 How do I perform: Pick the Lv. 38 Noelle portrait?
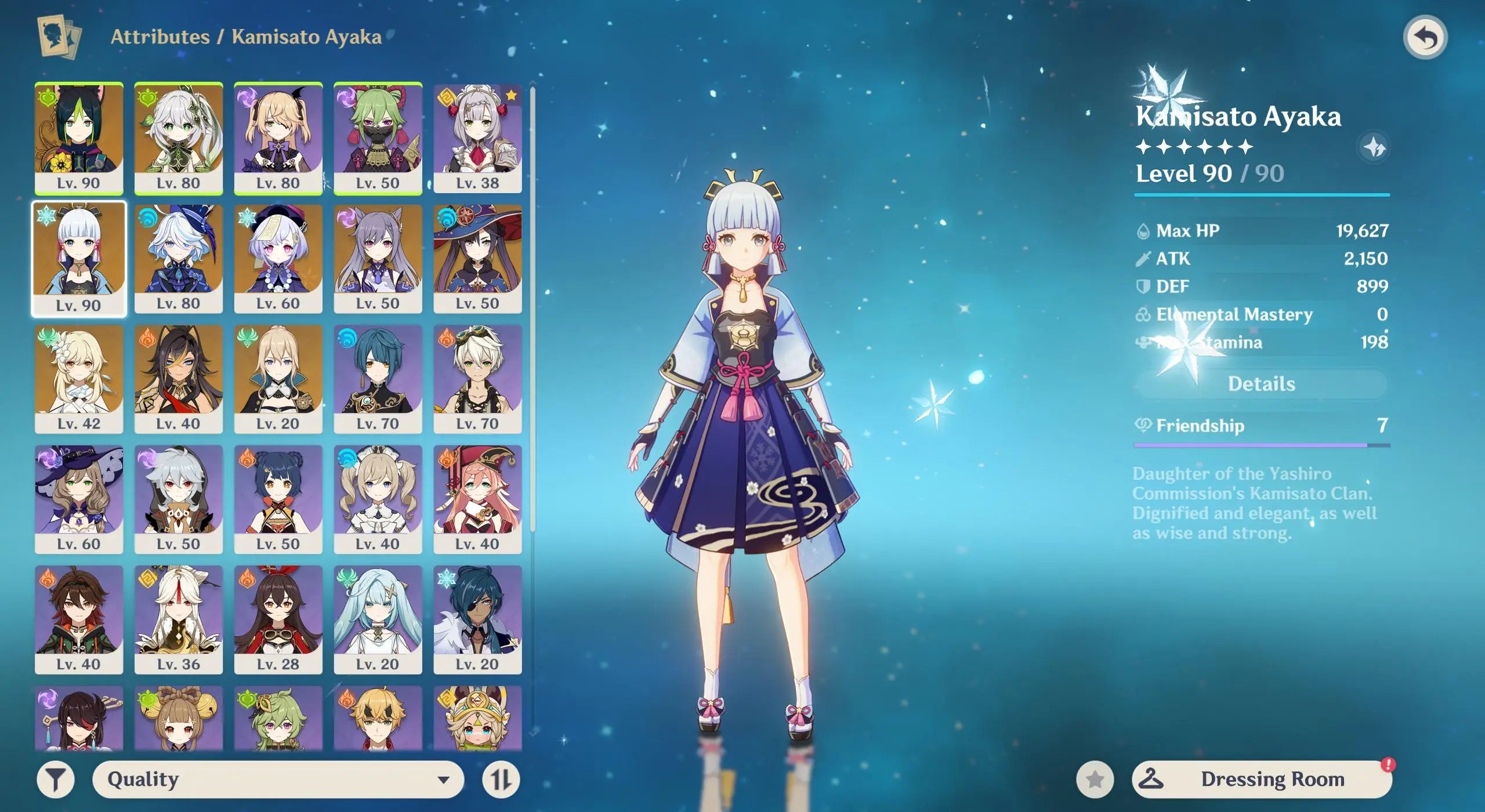pos(477,137)
